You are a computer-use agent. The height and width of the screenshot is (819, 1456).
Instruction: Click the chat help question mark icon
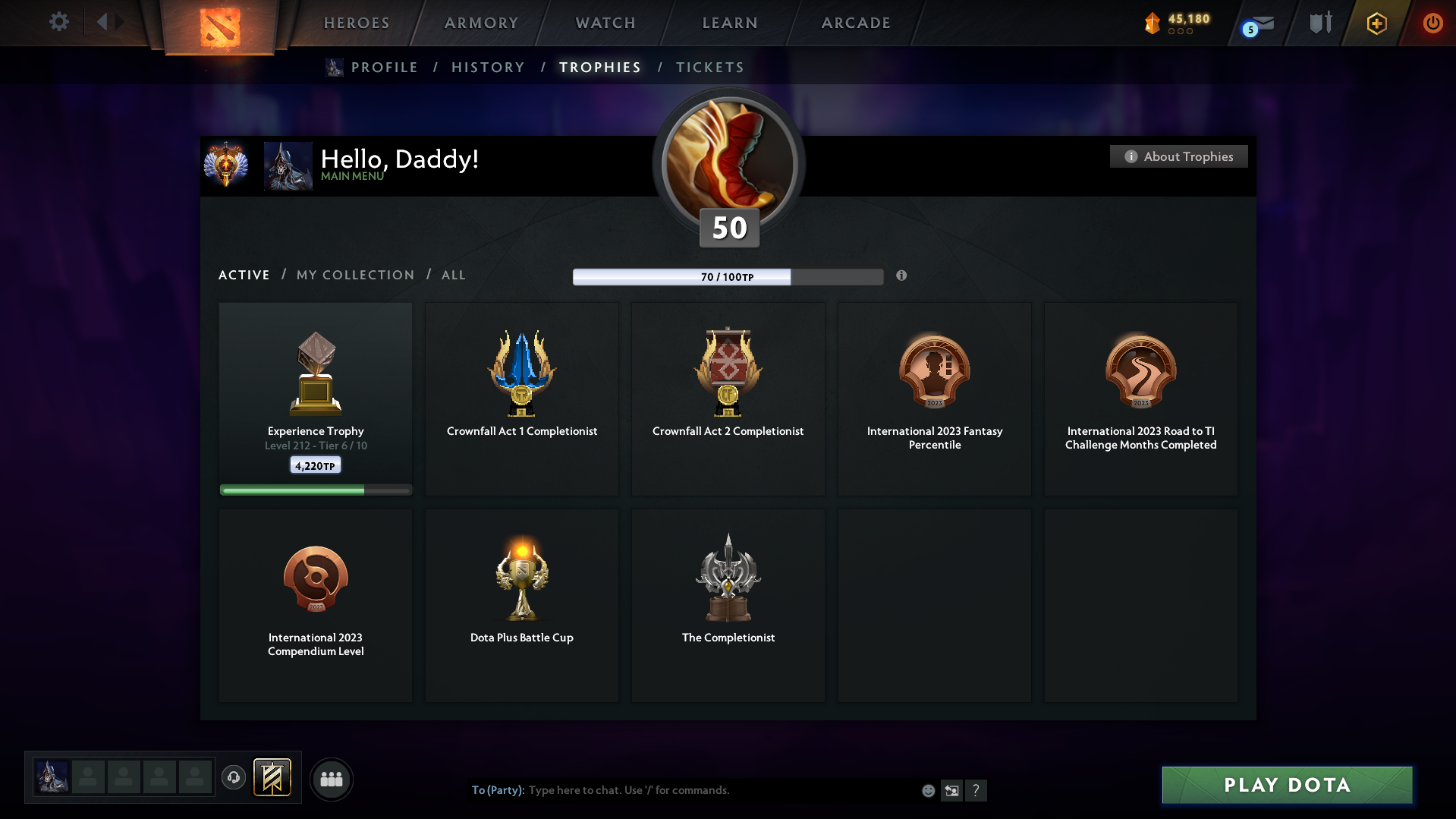976,790
